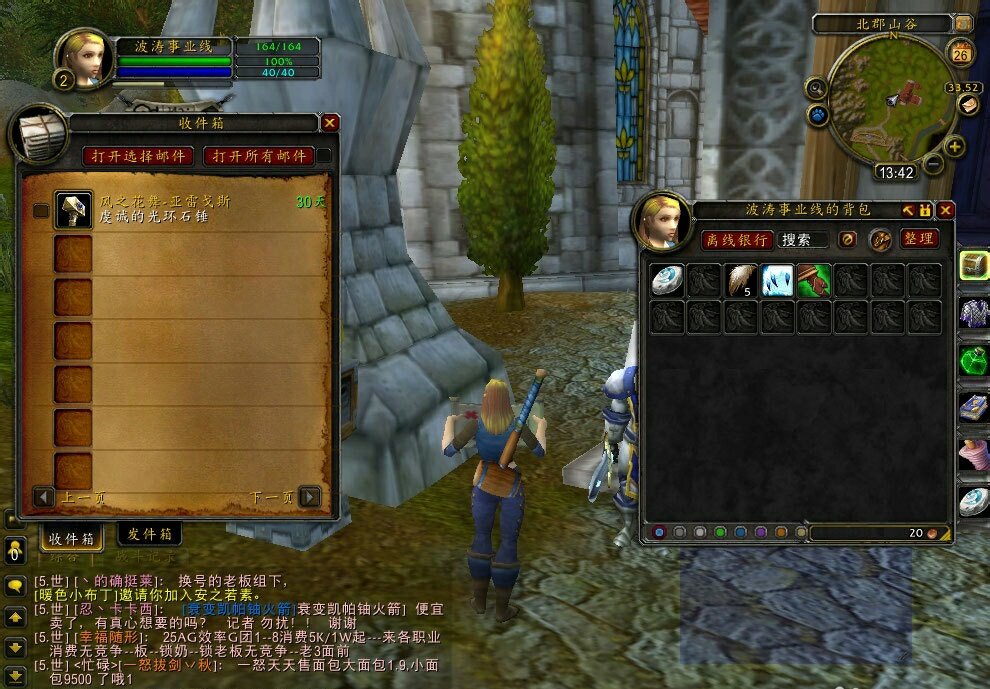The width and height of the screenshot is (990, 689).
Task: Click the player portrait of 波涛事业线
Action: tap(83, 58)
